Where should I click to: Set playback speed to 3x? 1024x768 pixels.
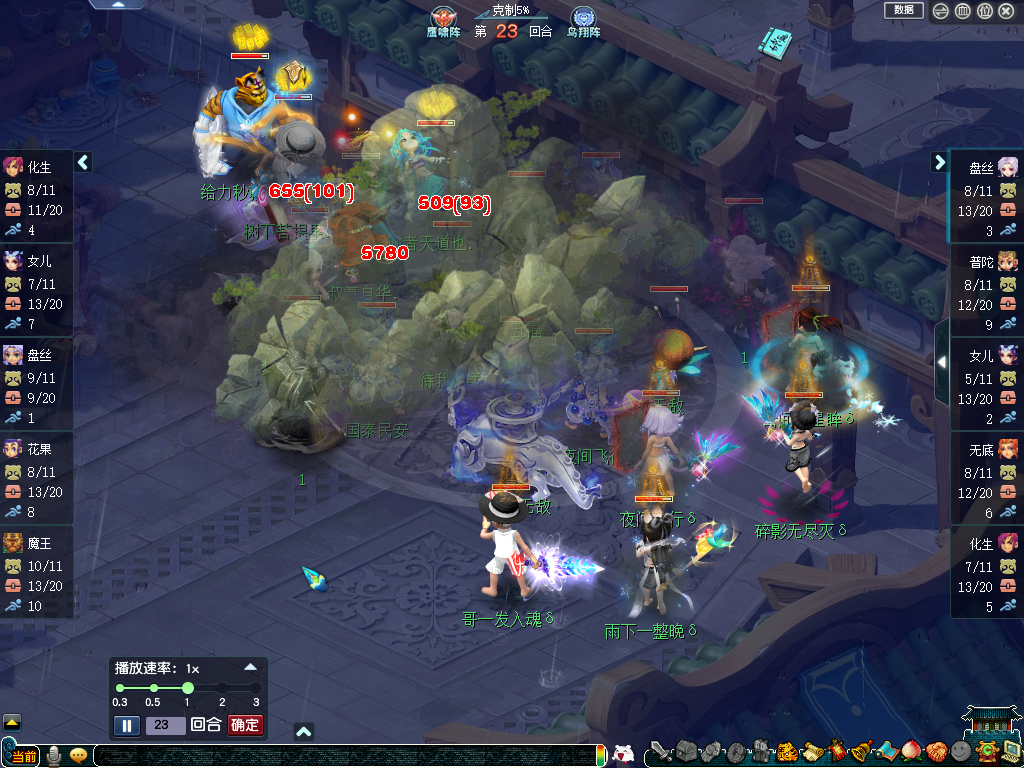pyautogui.click(x=256, y=688)
